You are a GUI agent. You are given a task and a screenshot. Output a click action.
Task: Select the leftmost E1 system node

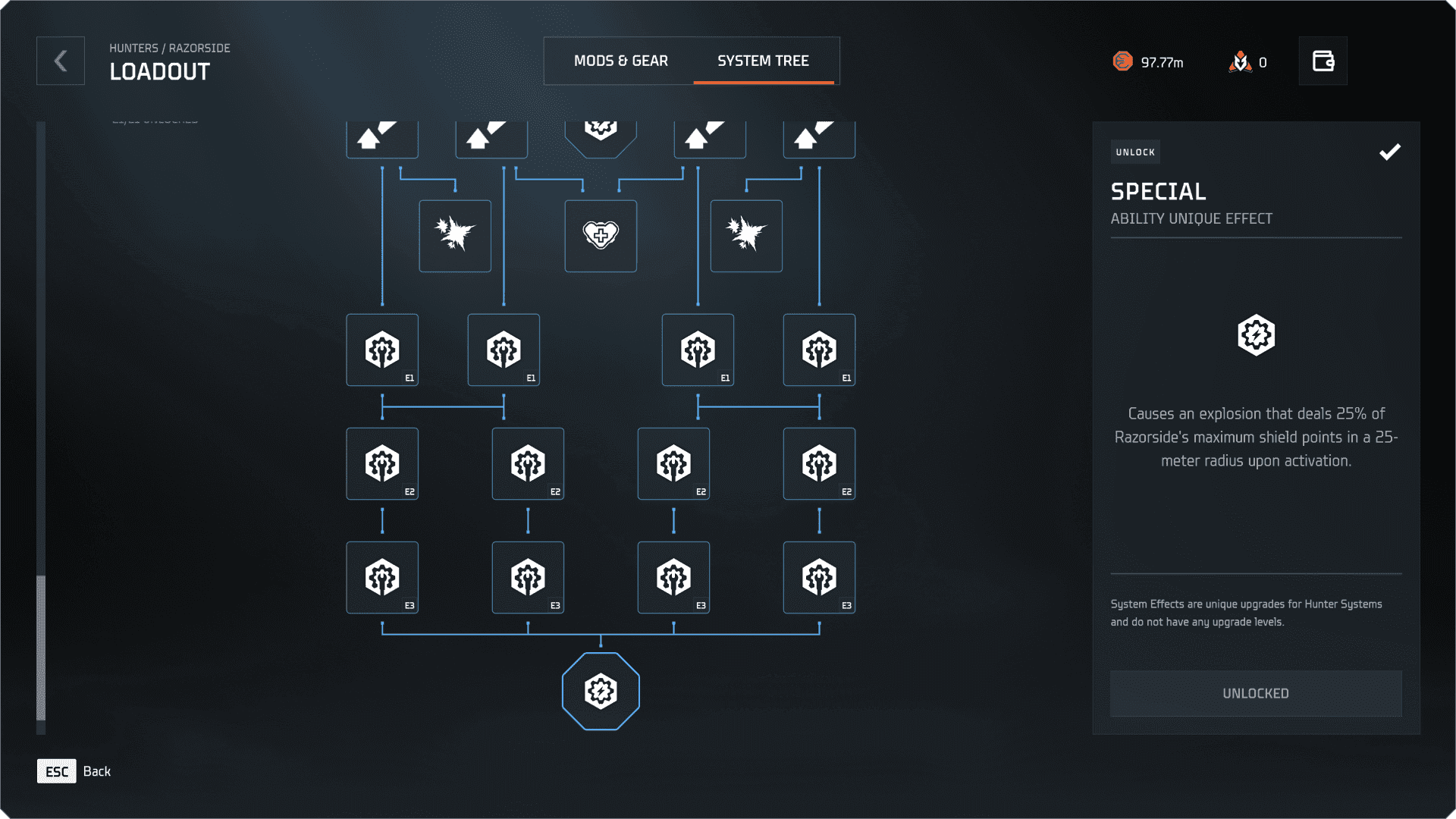pyautogui.click(x=382, y=350)
